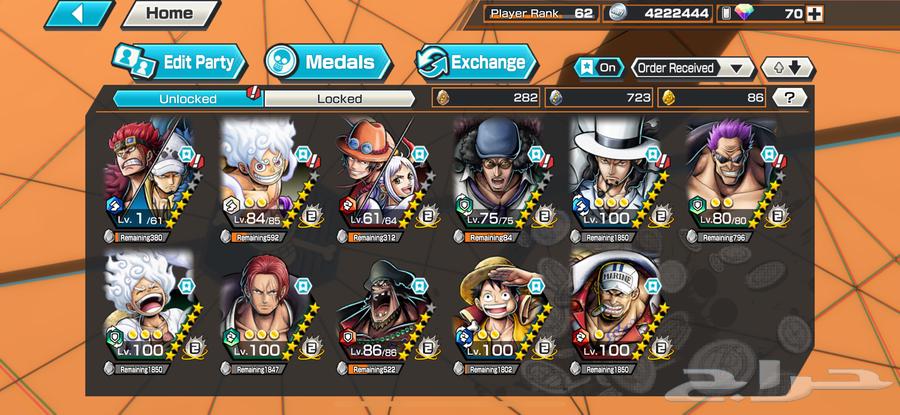Open the Order Received sort dropdown
The width and height of the screenshot is (900, 415).
point(692,68)
